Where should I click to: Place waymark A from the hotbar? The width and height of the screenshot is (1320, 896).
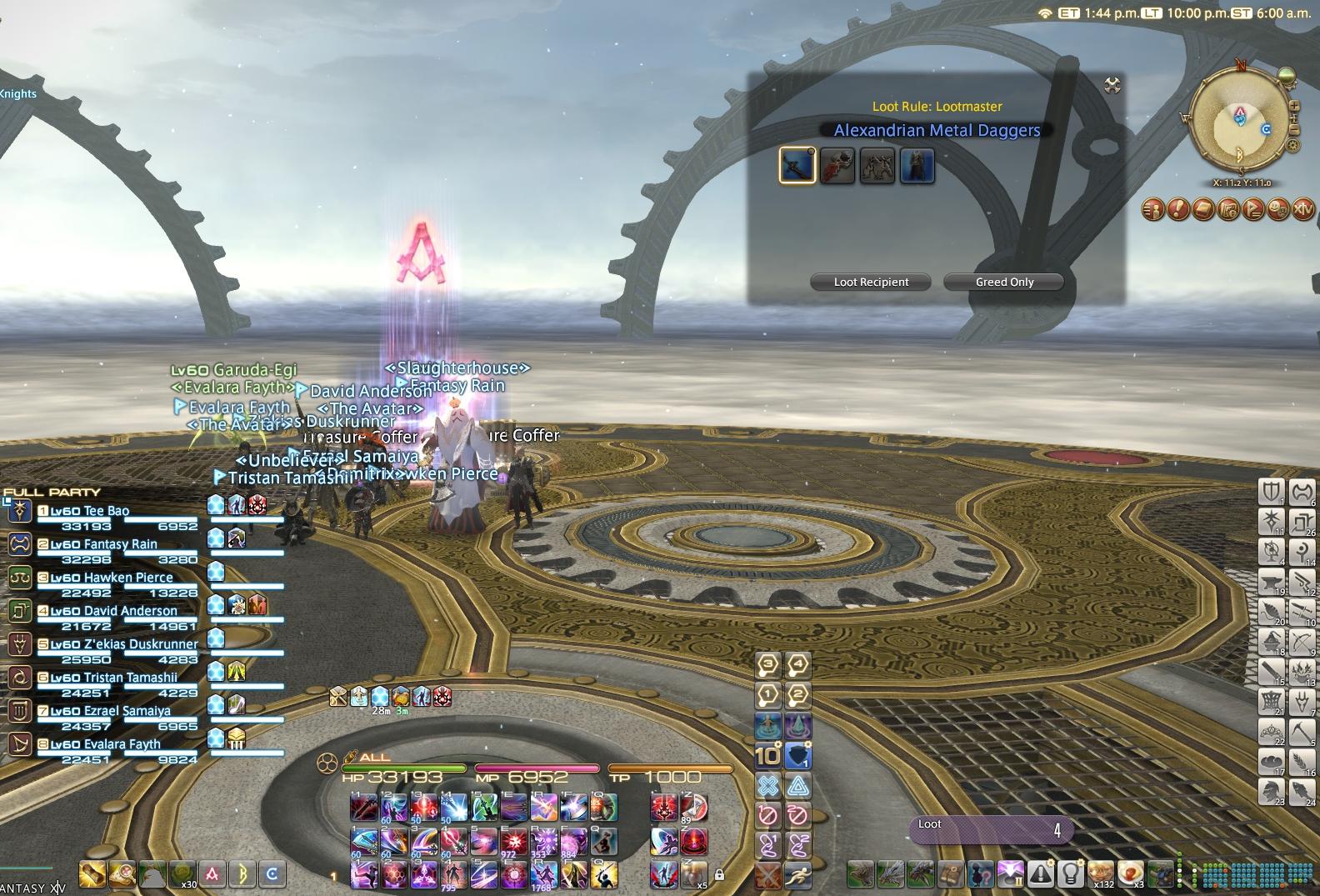click(x=212, y=874)
